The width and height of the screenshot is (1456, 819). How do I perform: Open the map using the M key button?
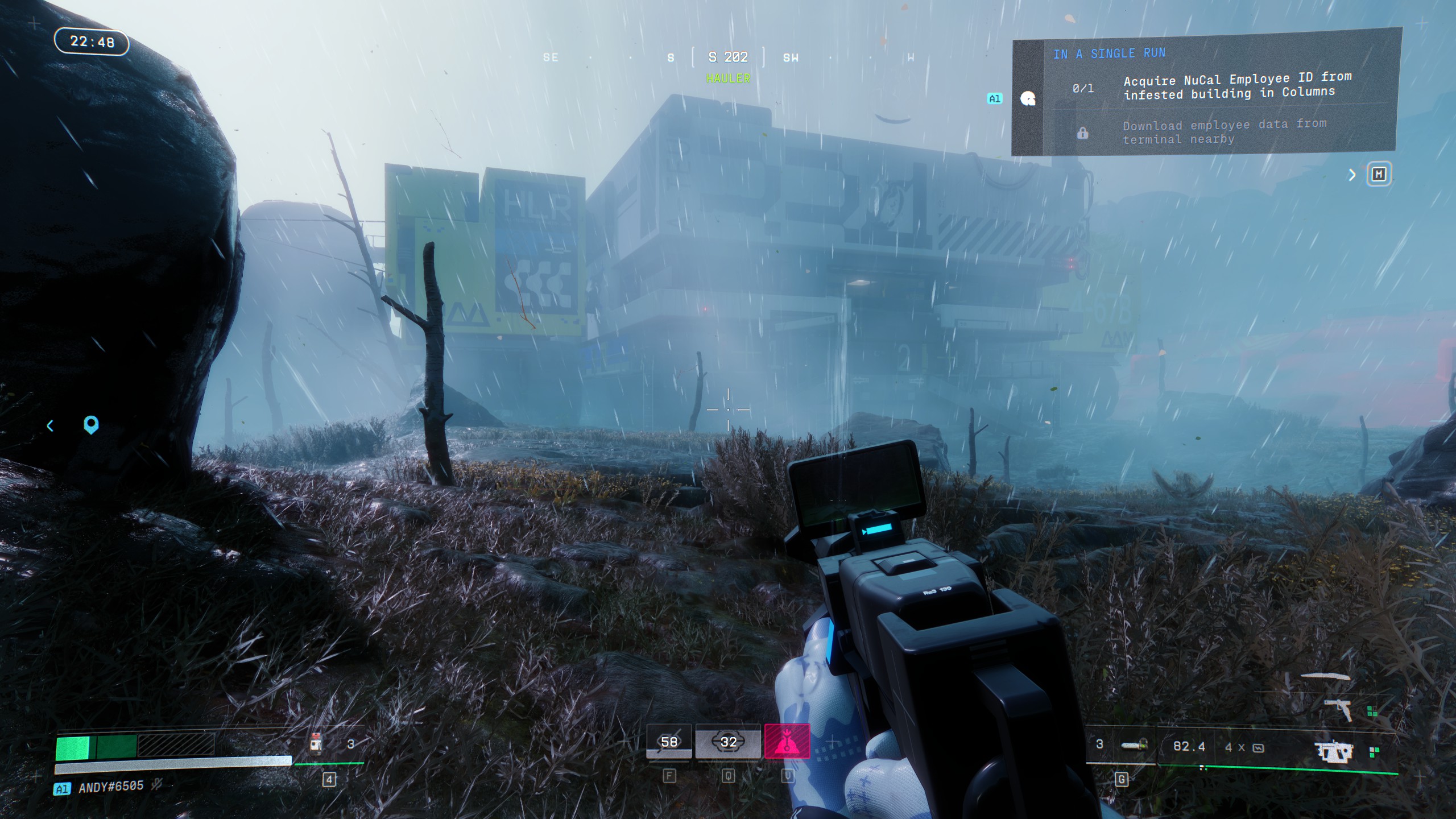click(1379, 175)
